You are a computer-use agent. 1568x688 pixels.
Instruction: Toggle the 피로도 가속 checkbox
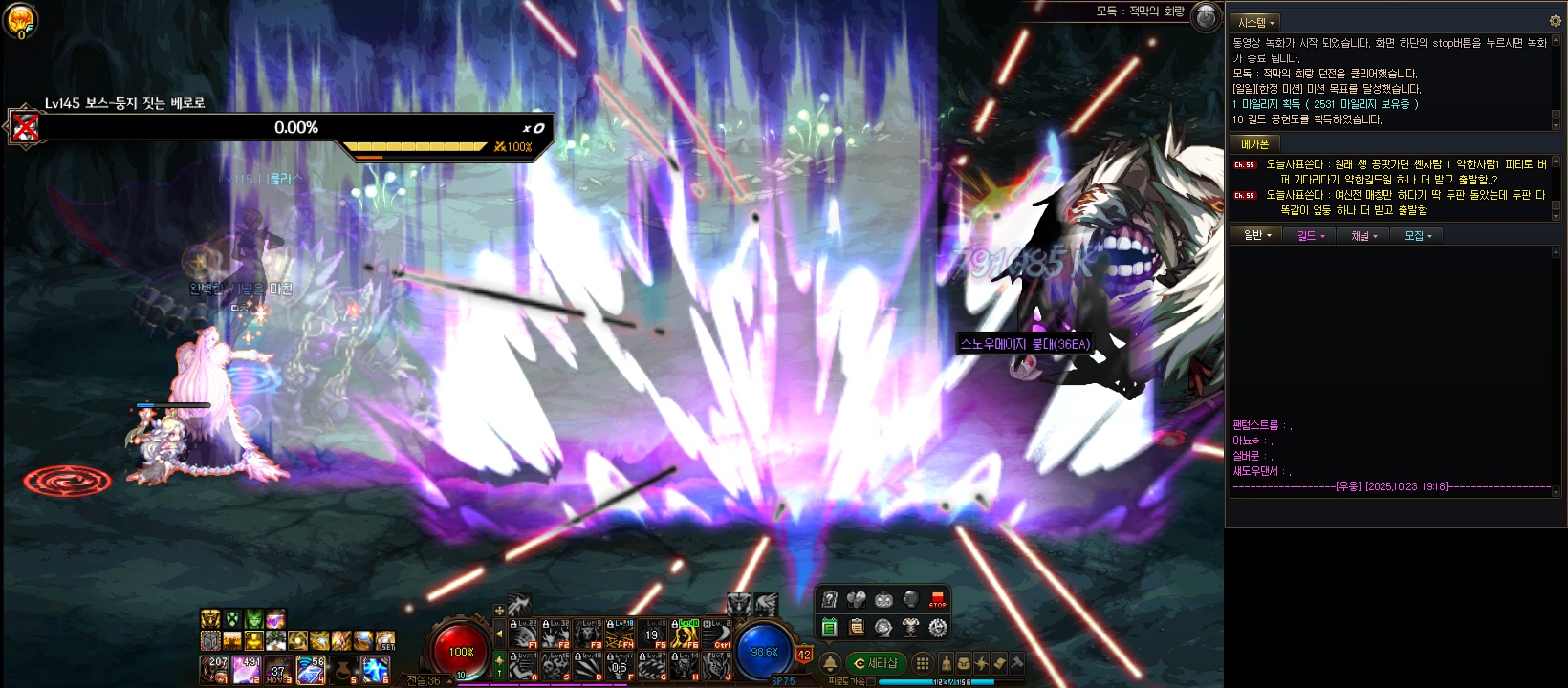871,682
